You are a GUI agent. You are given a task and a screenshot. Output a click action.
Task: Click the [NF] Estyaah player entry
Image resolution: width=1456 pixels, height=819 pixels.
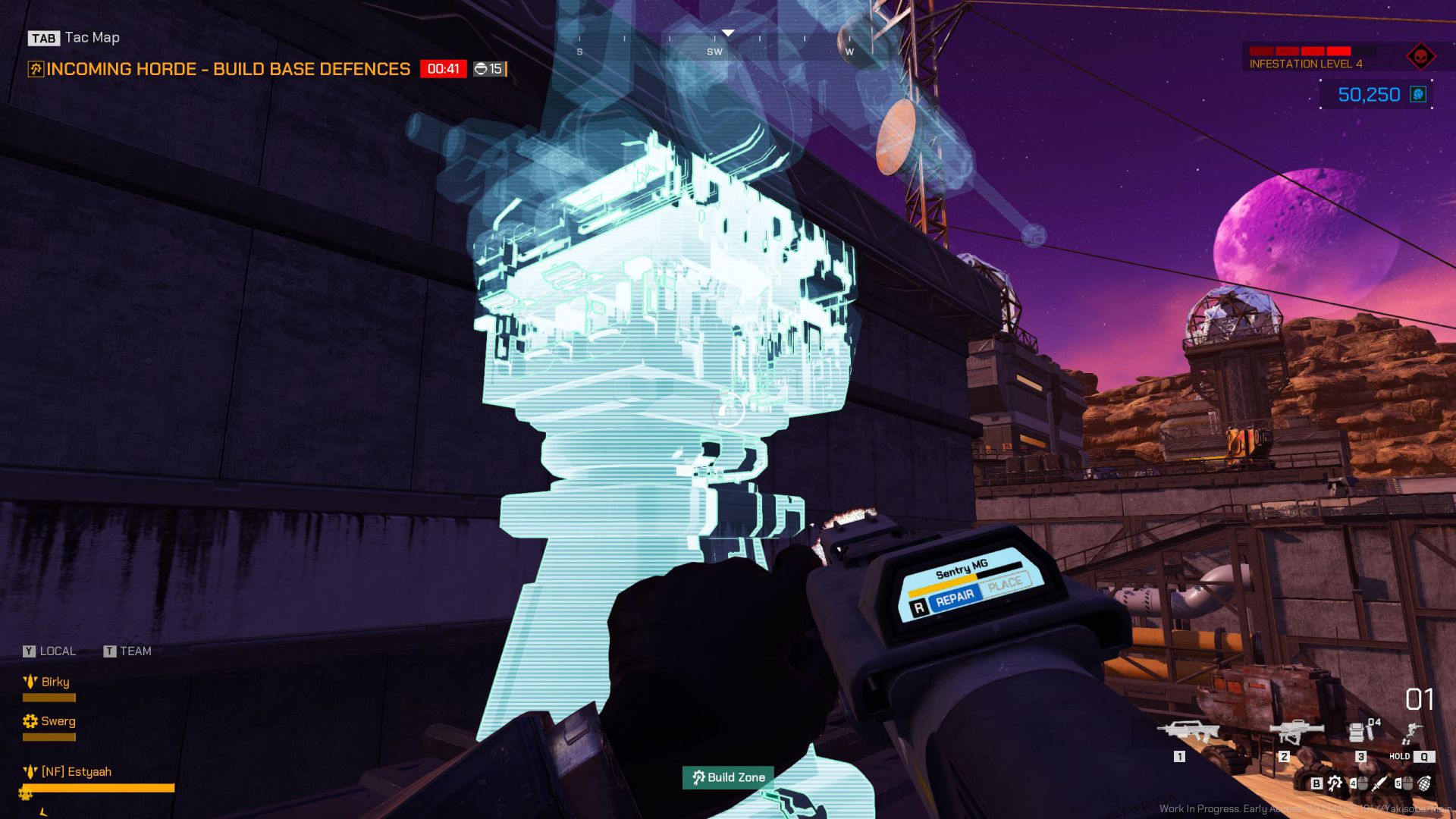pos(76,772)
